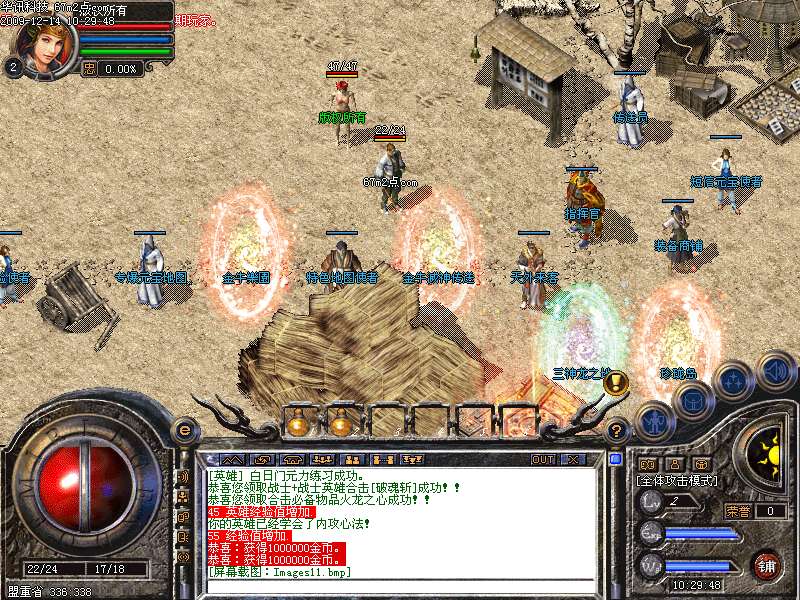Toggle sound with the speaker button
This screenshot has width=800, height=600.
774,370
